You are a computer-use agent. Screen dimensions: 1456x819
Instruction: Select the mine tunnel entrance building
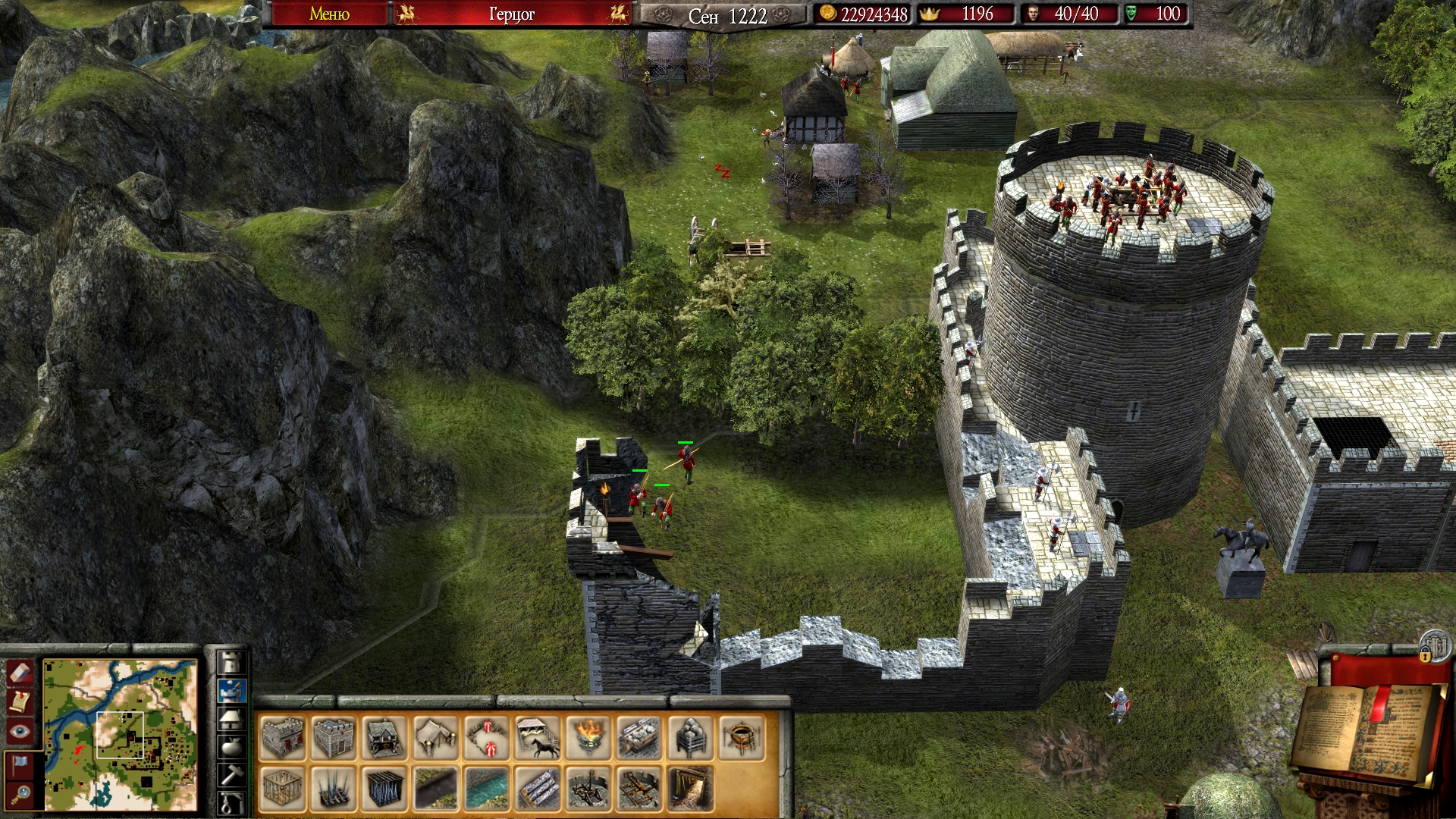[x=691, y=789]
